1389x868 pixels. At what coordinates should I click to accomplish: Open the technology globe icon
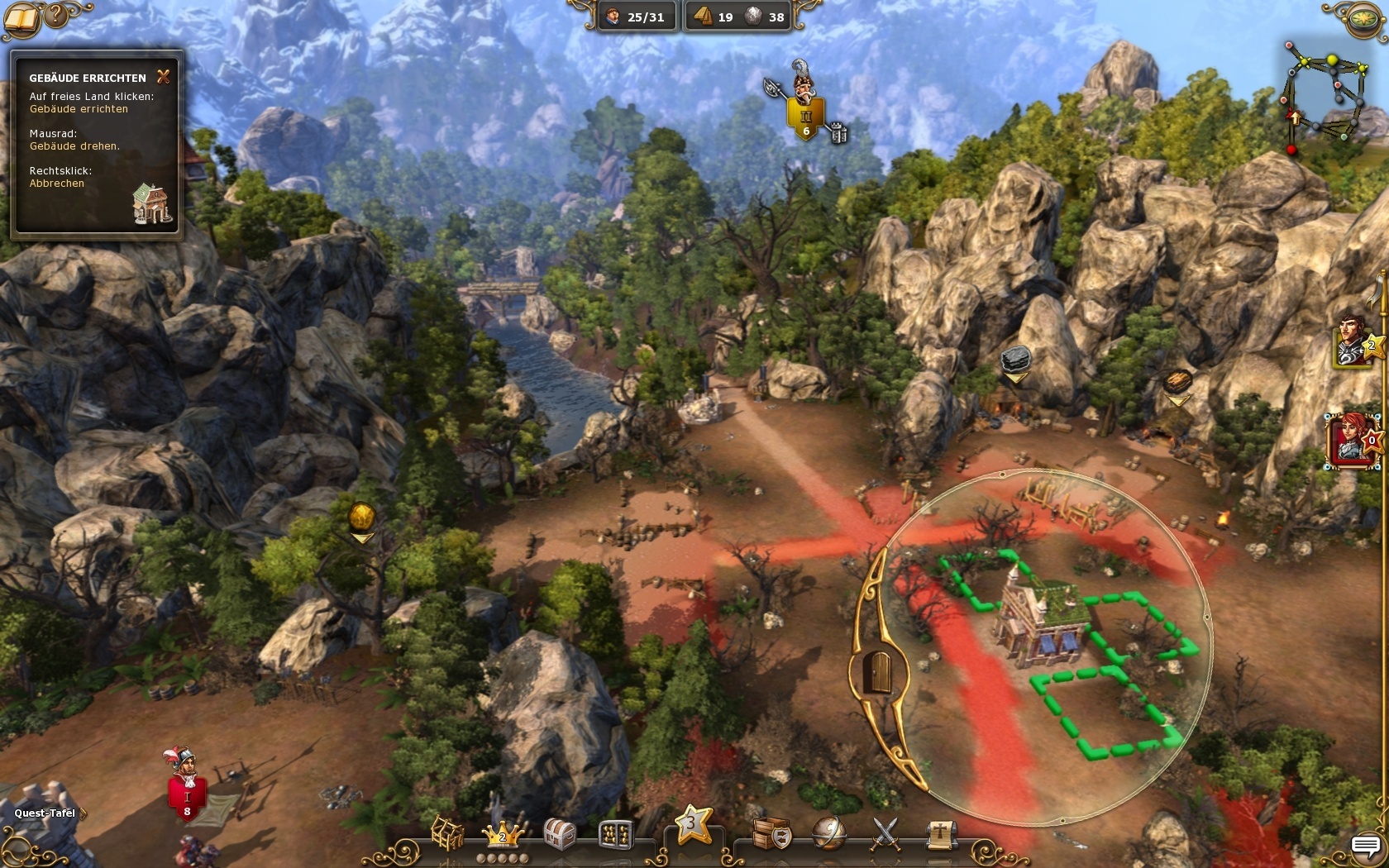pos(828,833)
